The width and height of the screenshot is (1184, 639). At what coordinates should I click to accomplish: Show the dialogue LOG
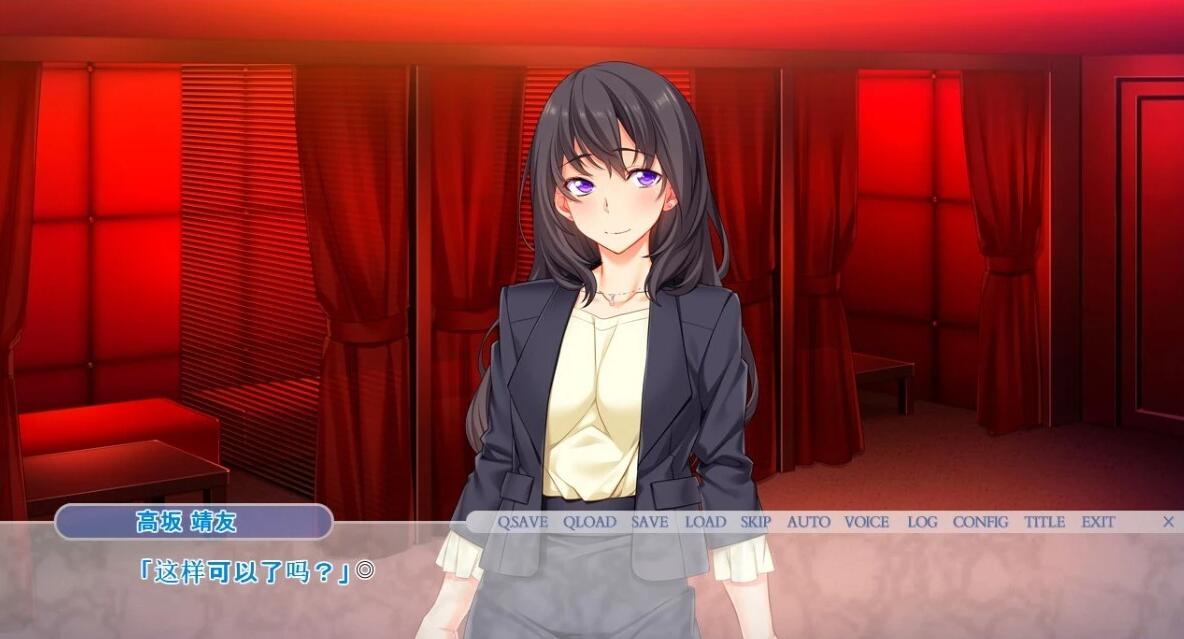point(922,522)
